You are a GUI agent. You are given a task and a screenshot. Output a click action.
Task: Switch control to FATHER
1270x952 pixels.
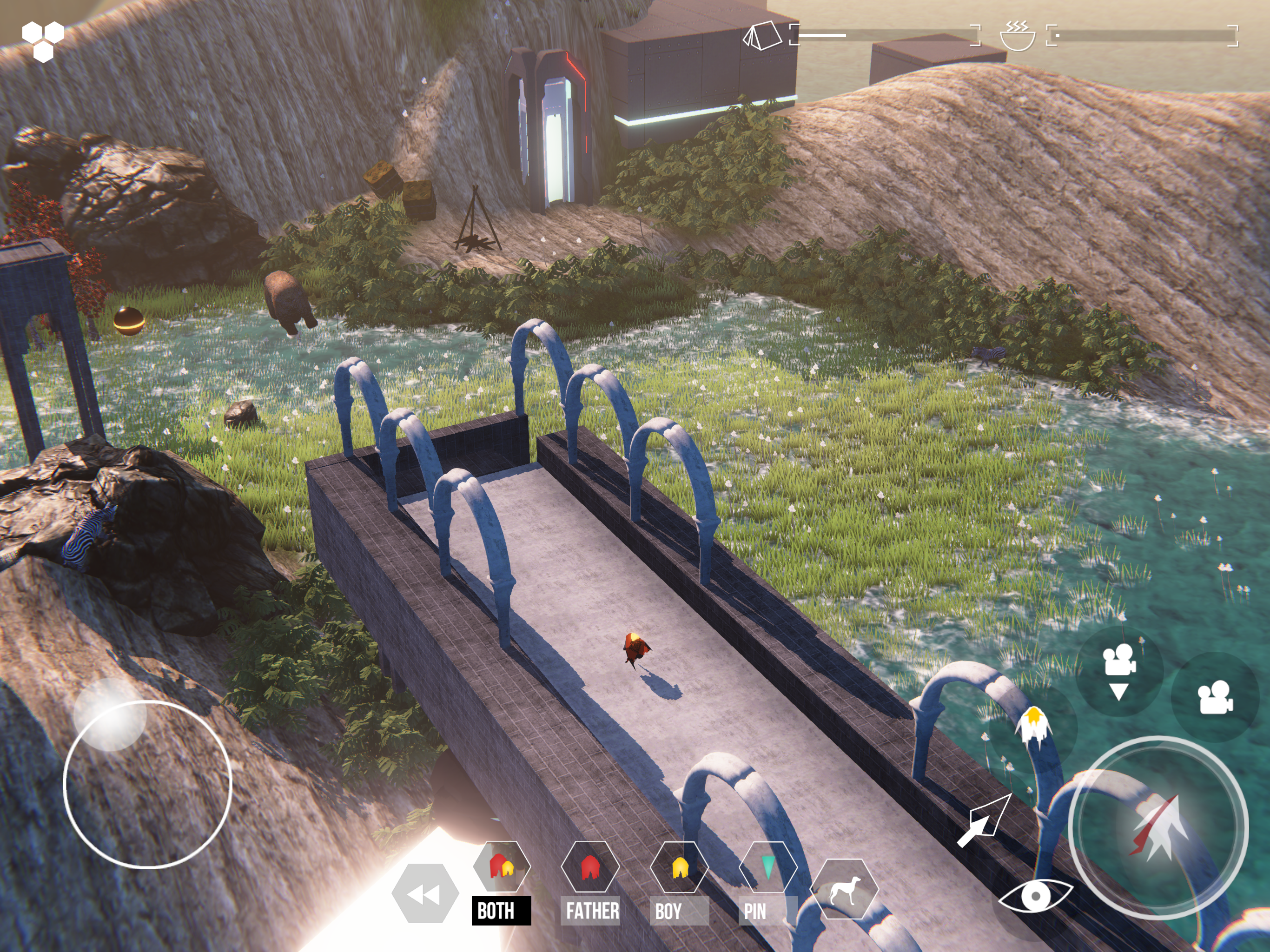590,867
